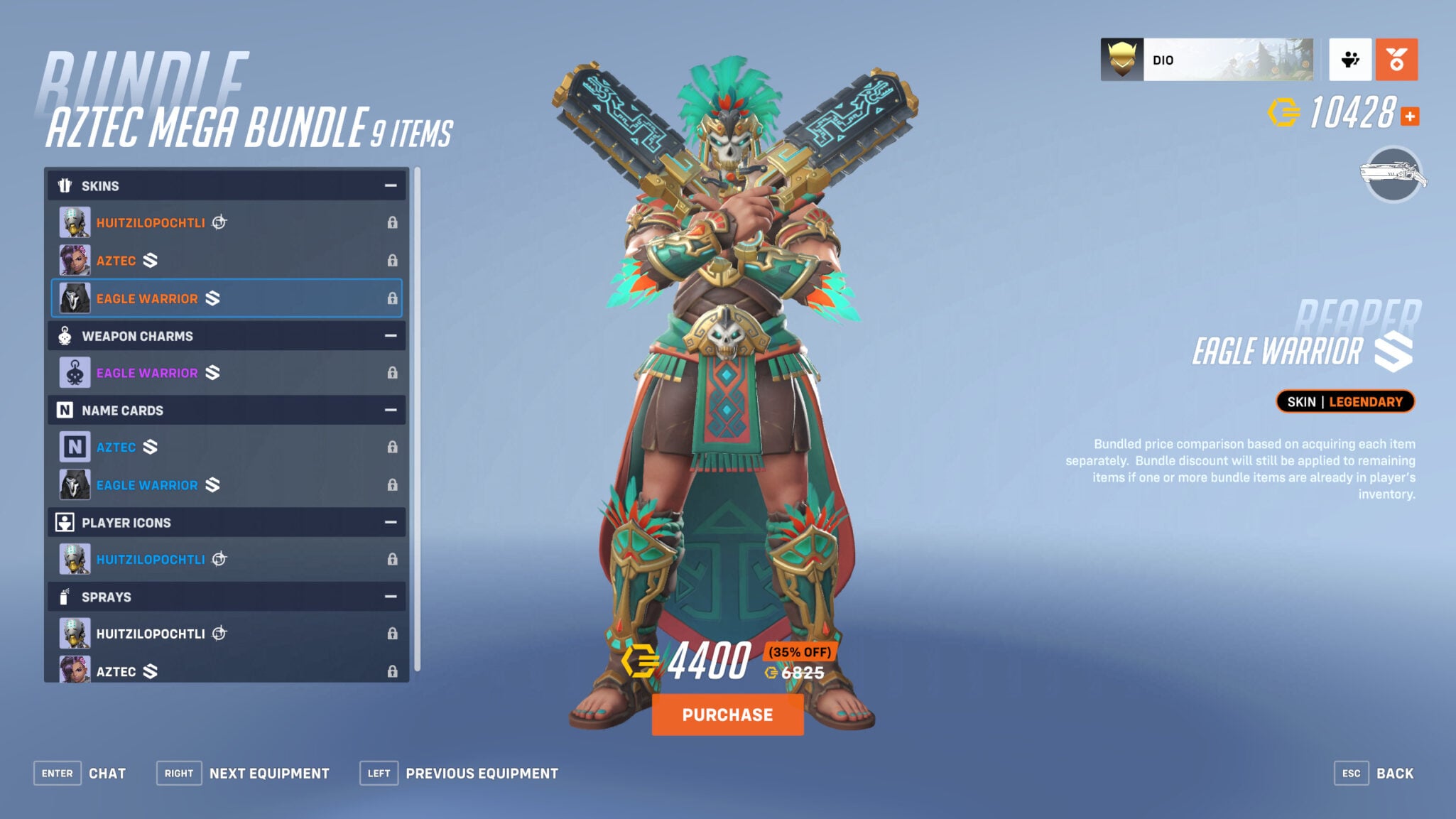The width and height of the screenshot is (1456, 819).
Task: Click Back at the bottom right
Action: [x=1396, y=773]
